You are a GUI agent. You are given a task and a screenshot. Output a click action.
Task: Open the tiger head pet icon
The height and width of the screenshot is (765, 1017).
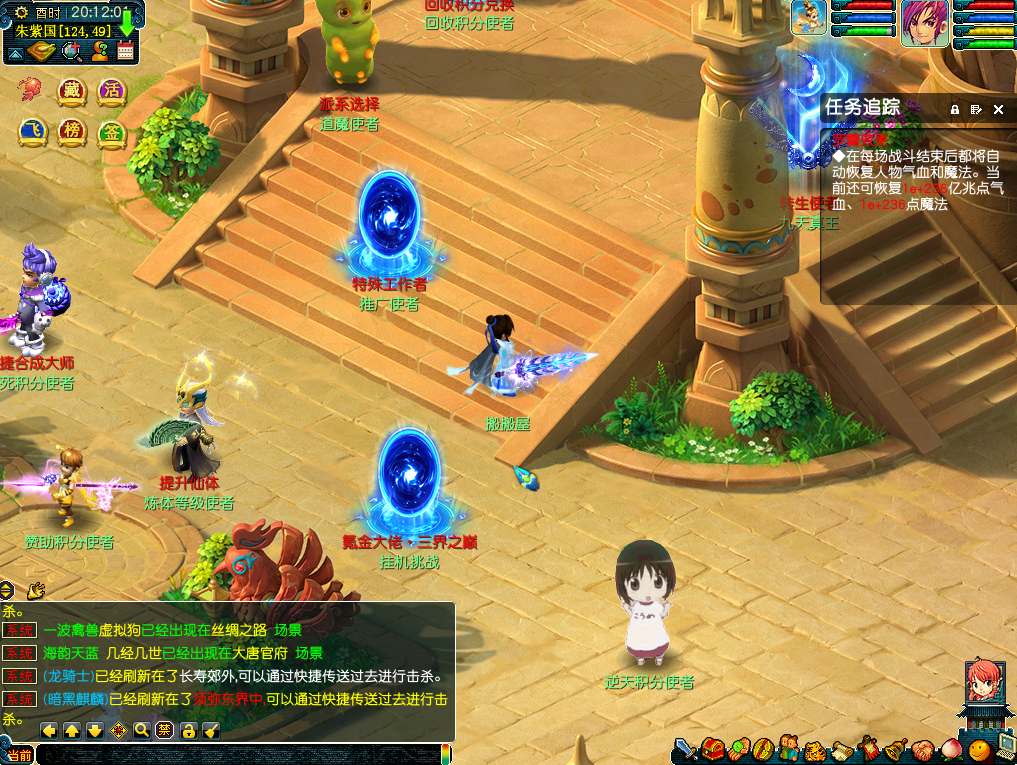814,749
